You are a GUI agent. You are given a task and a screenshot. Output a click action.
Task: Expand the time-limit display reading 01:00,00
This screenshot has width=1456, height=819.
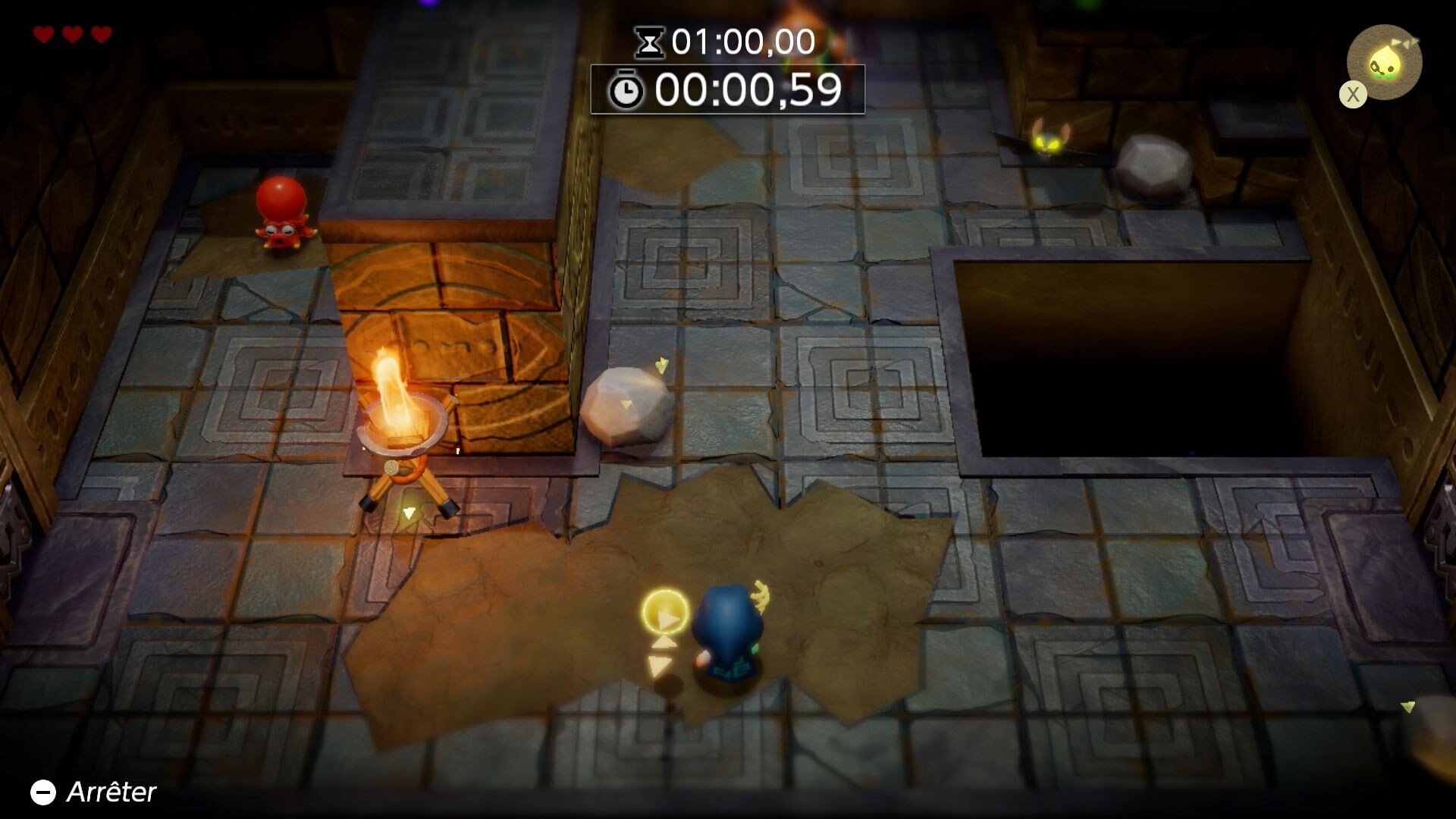point(739,42)
